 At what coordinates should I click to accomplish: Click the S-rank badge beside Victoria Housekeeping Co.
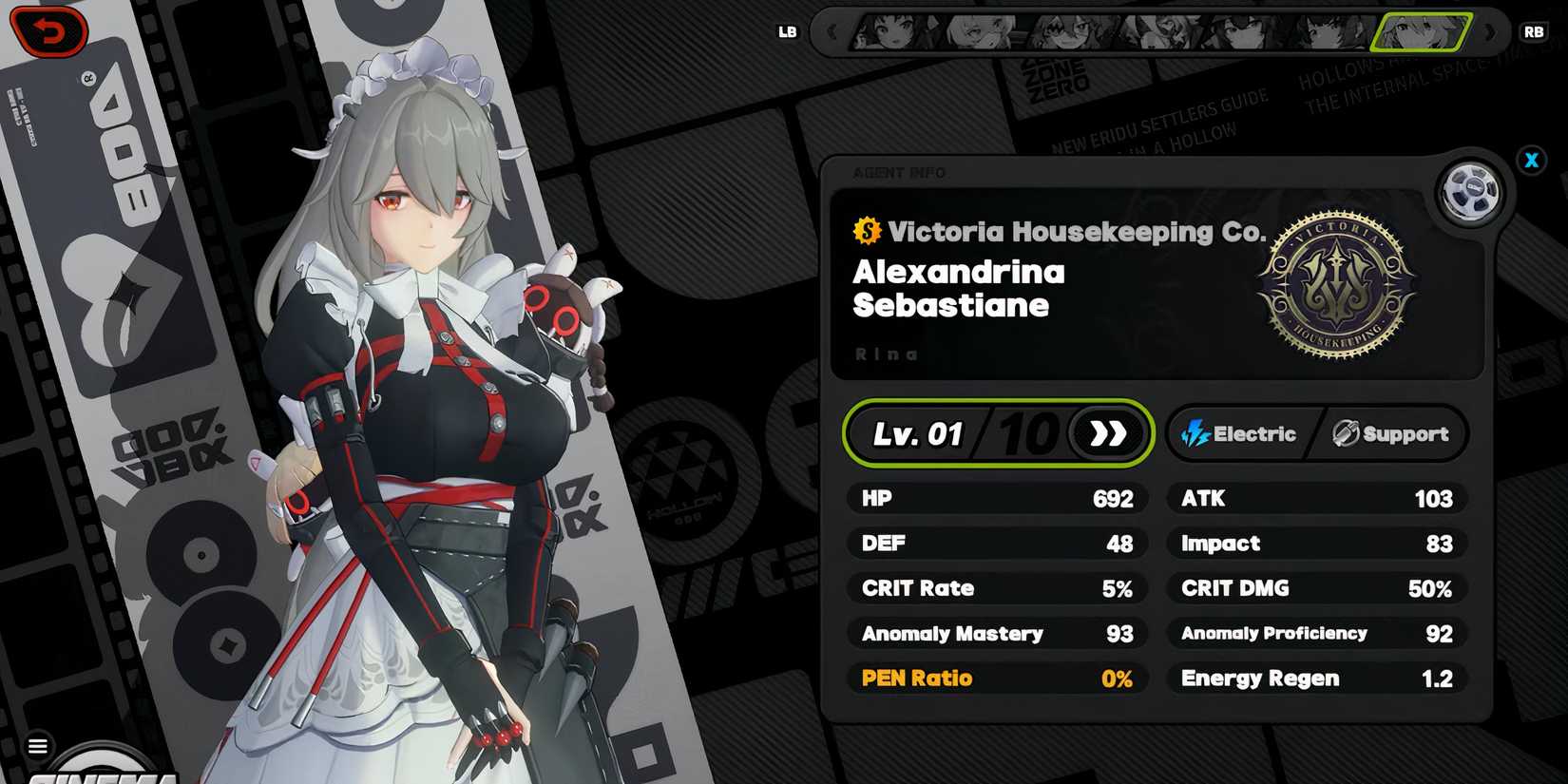(x=868, y=230)
